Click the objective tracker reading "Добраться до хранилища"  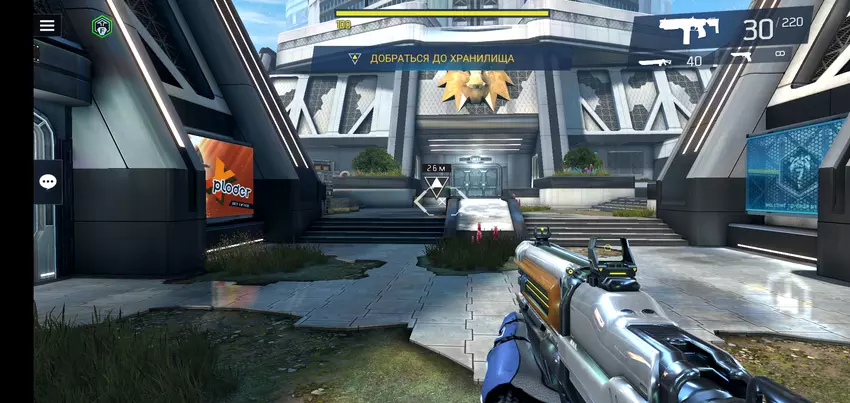coord(441,58)
